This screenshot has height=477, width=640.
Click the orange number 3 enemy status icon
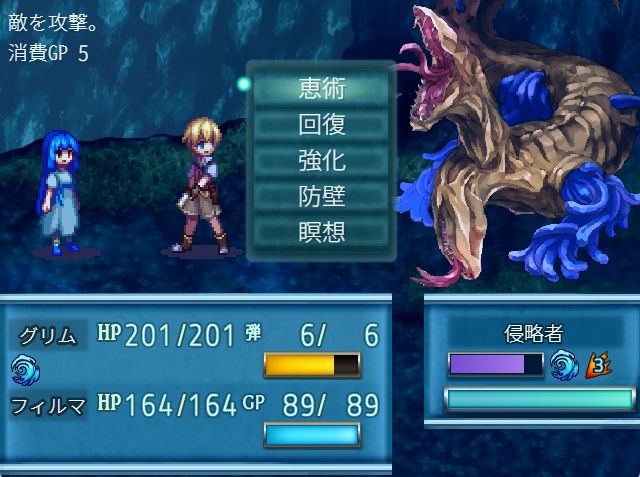(x=599, y=364)
